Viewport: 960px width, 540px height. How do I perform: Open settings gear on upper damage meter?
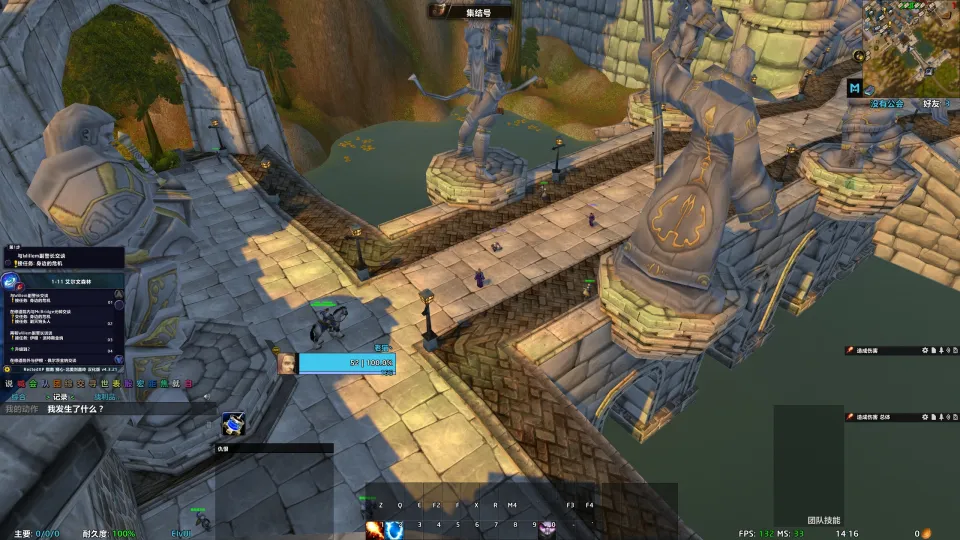click(925, 351)
